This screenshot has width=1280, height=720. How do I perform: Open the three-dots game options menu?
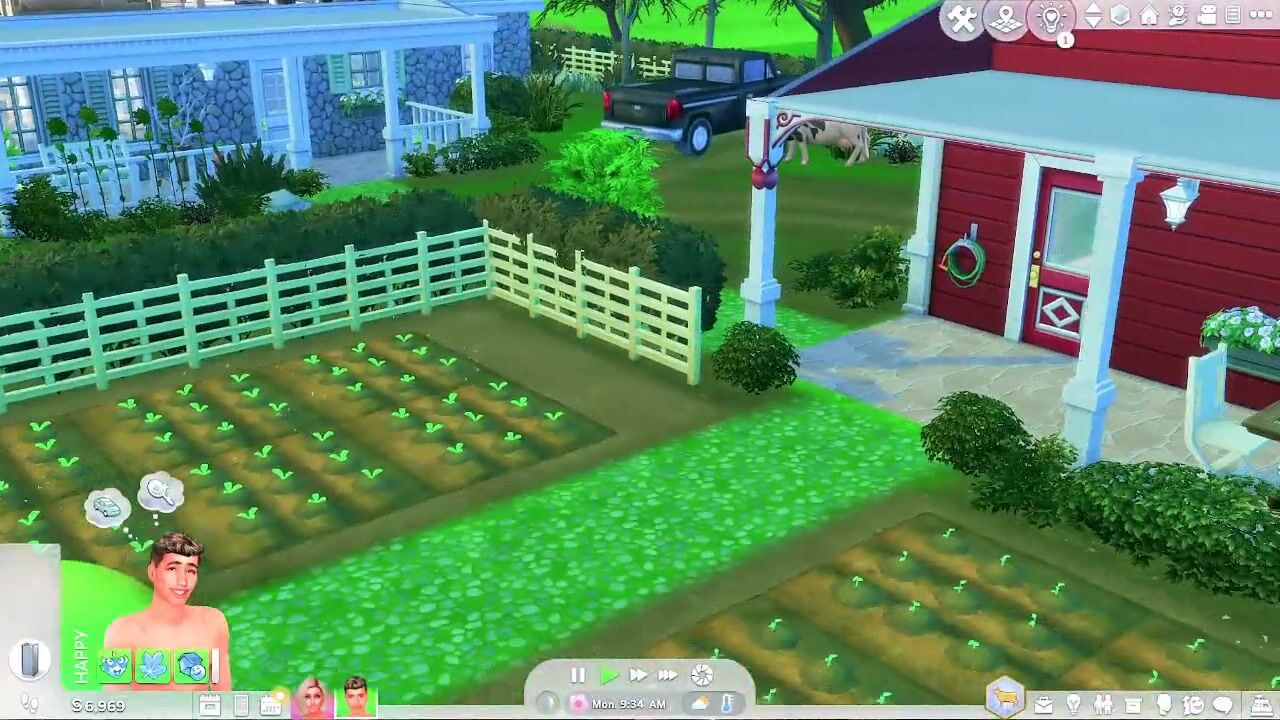point(1261,16)
